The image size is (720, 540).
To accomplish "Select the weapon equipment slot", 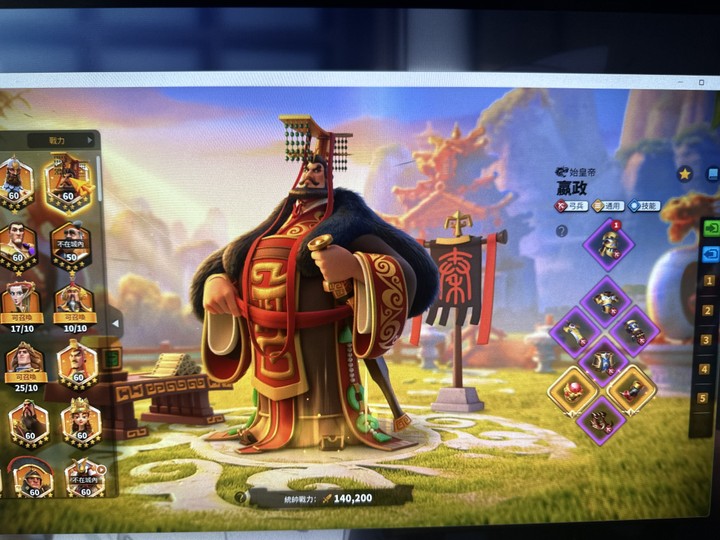I will 579,328.
